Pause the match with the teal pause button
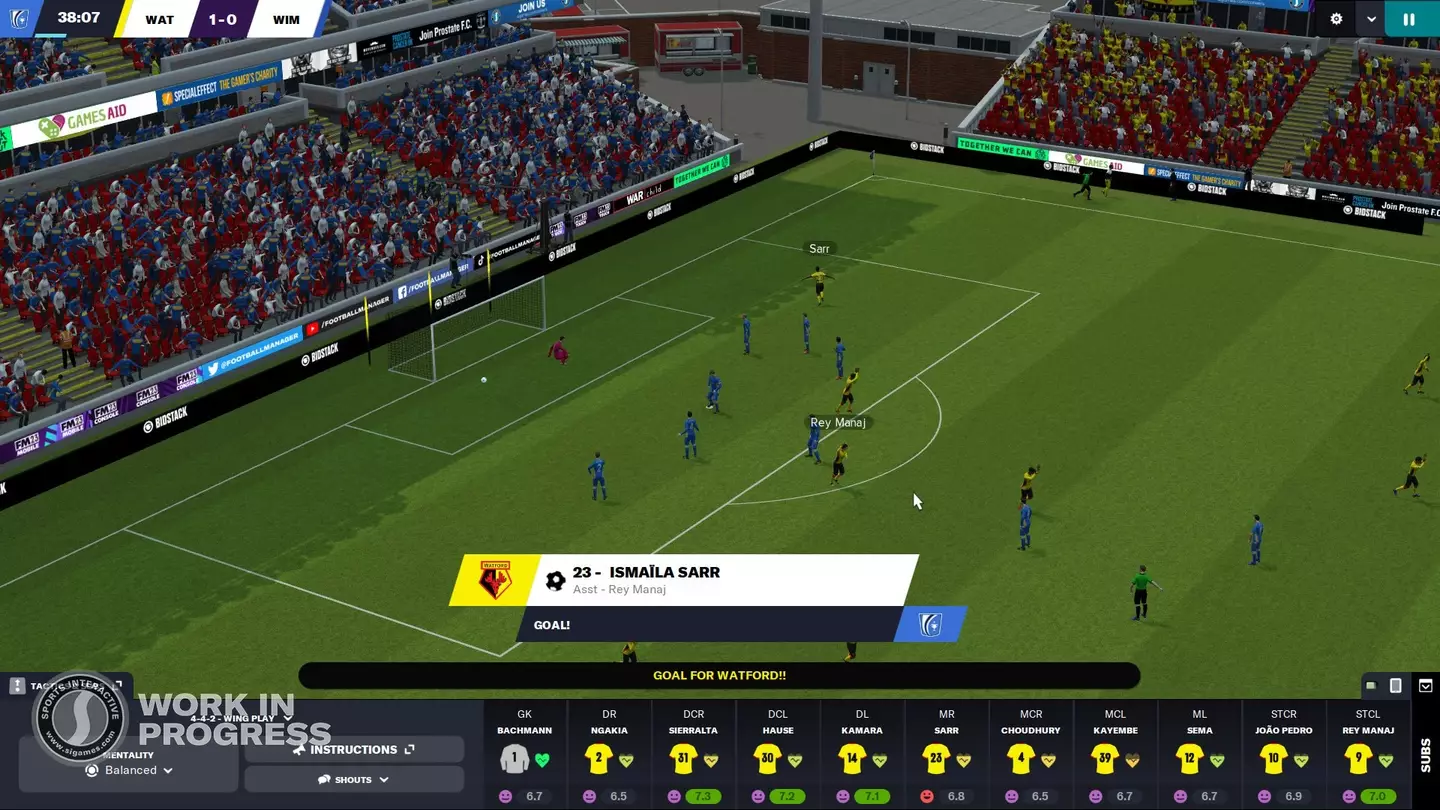The height and width of the screenshot is (810, 1440). click(x=1410, y=18)
